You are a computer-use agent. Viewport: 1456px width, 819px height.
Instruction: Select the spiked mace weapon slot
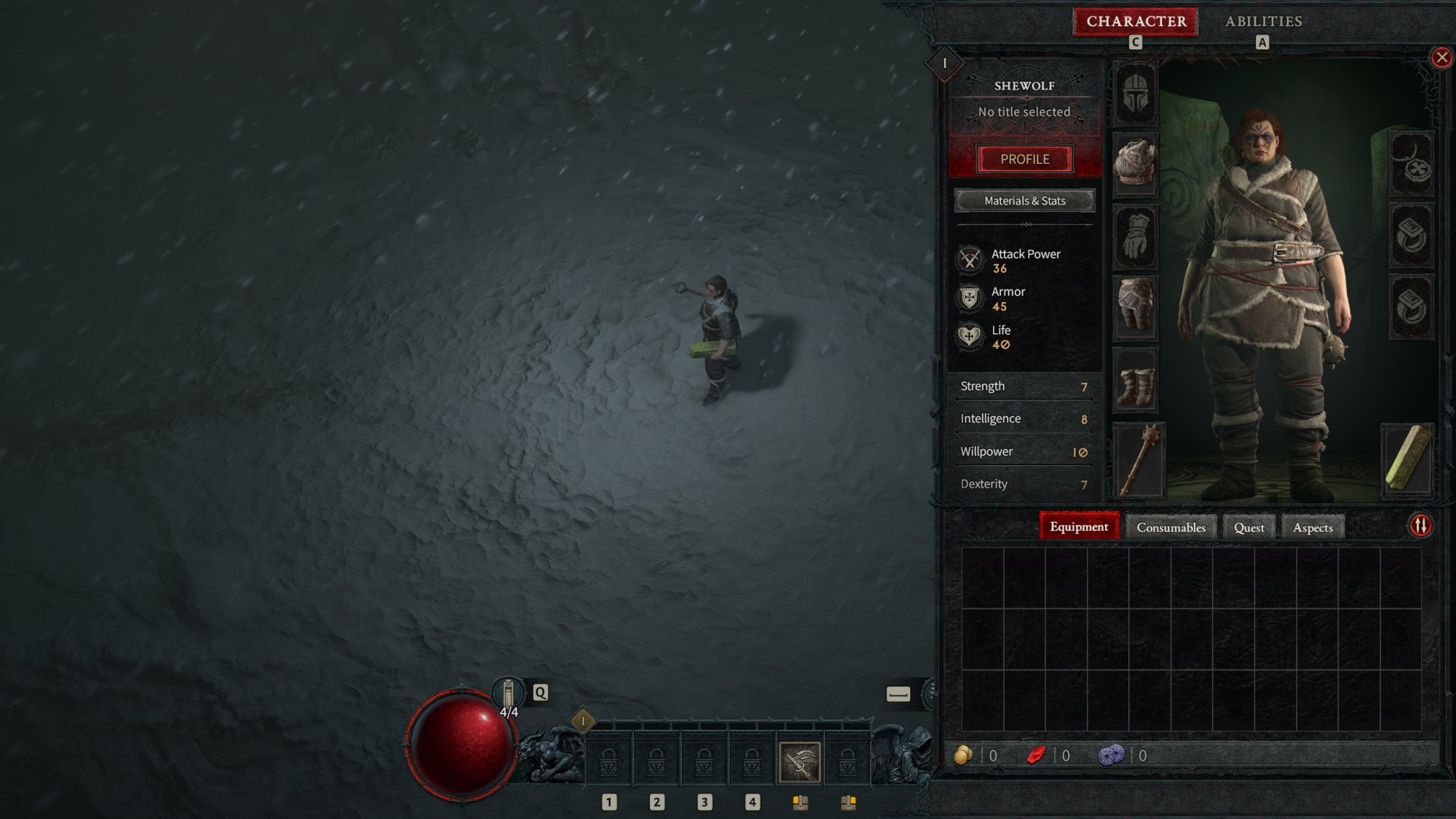coord(1139,460)
